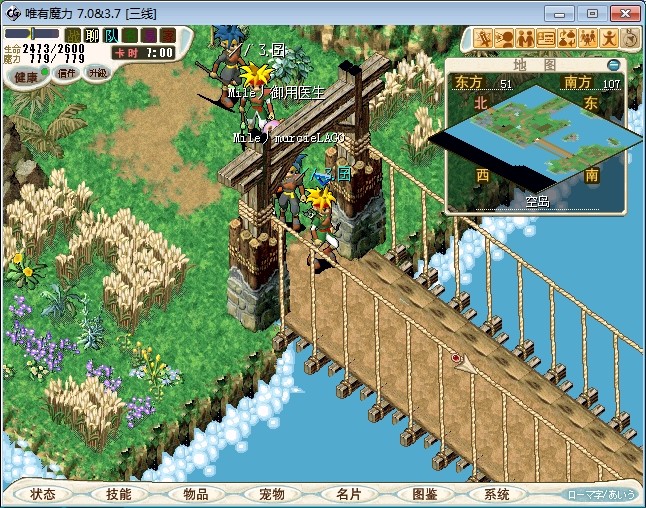This screenshot has height=508, width=646.
Task: Close the game window
Action: click(624, 13)
